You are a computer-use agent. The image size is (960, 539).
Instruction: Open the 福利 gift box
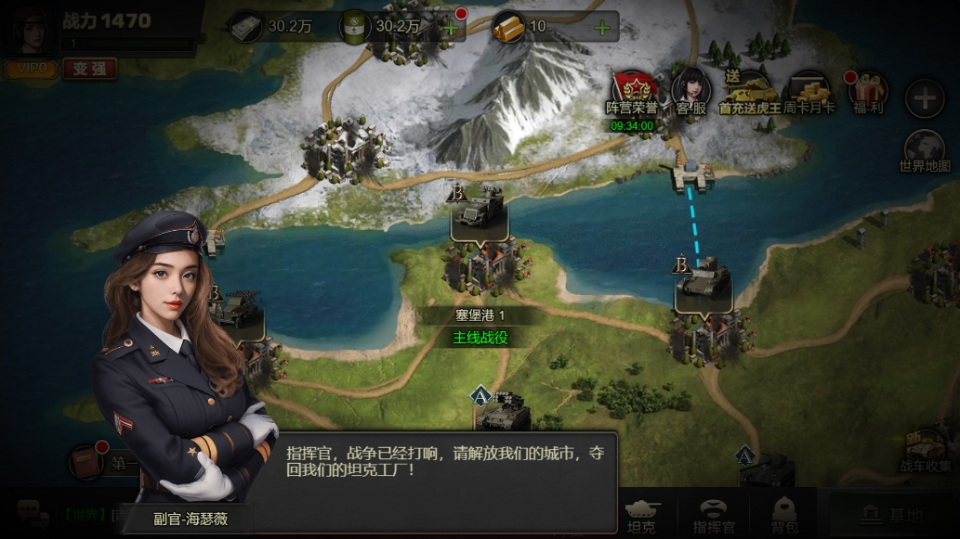[868, 90]
